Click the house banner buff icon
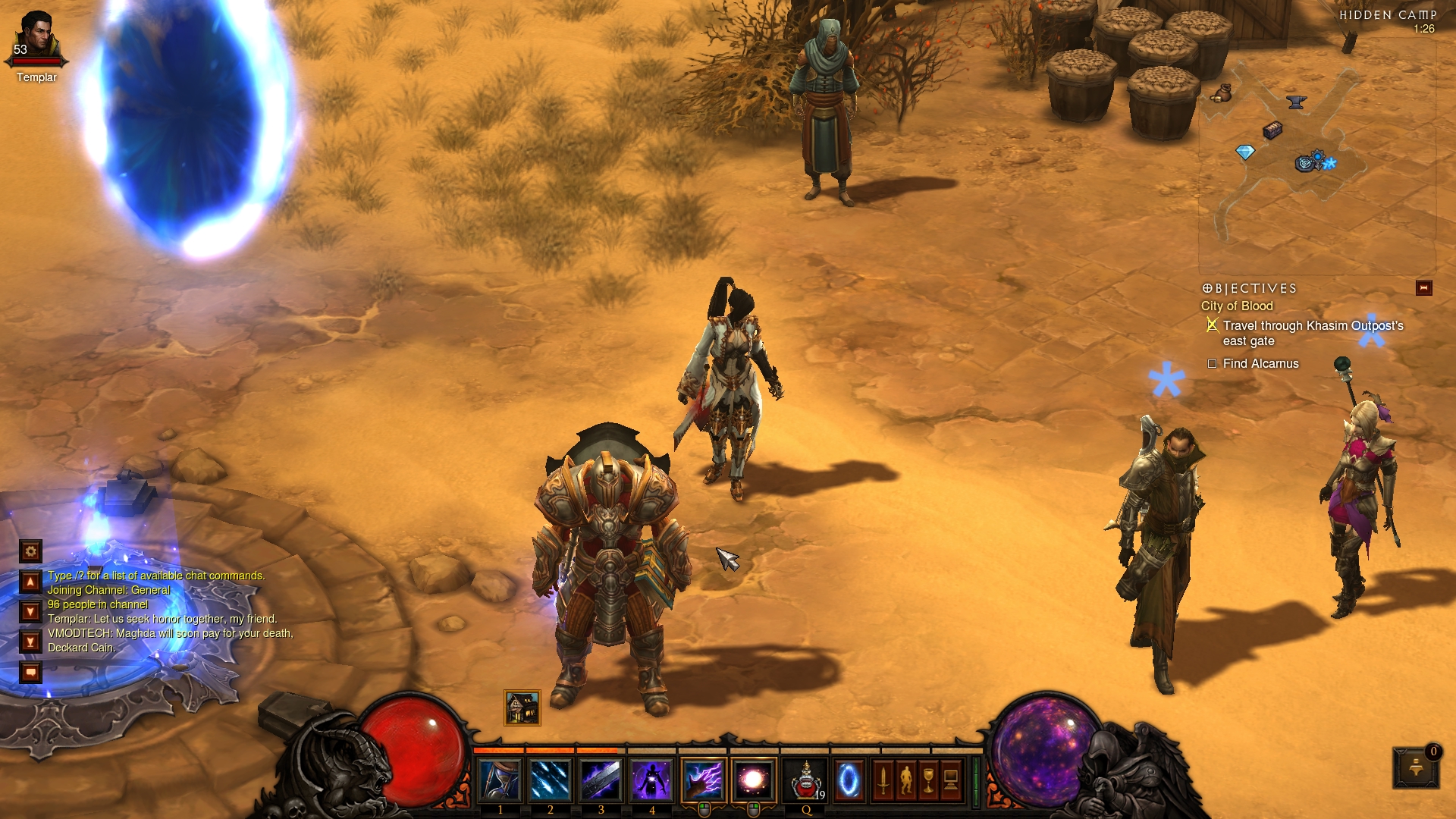Screen dimensions: 1456x819 (522, 708)
